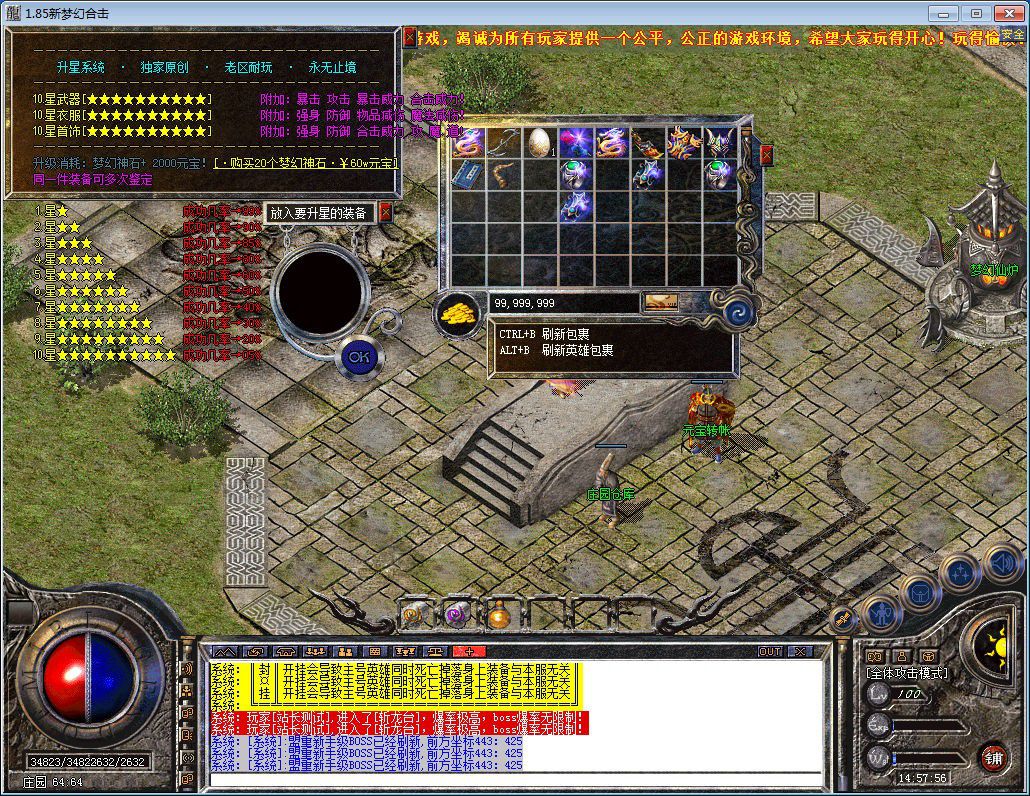This screenshot has width=1030, height=796.
Task: Select the white egg in the bag
Action: click(539, 141)
